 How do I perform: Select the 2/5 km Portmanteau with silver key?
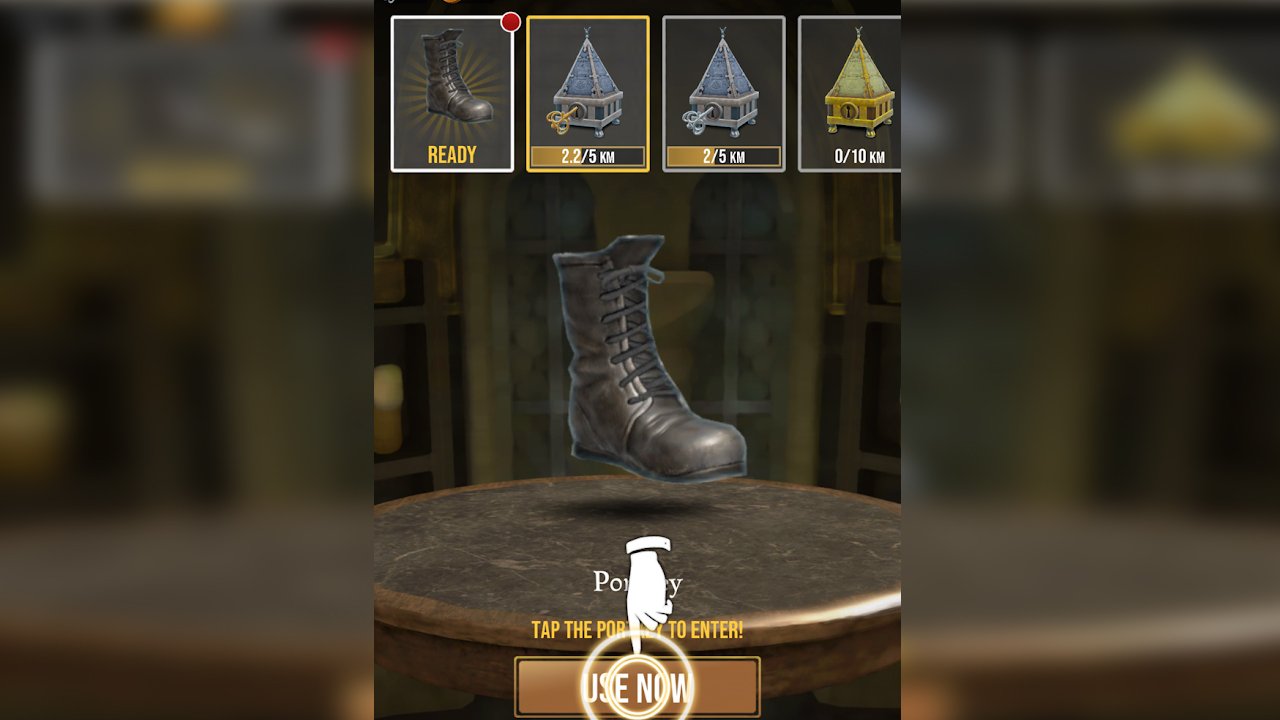point(723,94)
